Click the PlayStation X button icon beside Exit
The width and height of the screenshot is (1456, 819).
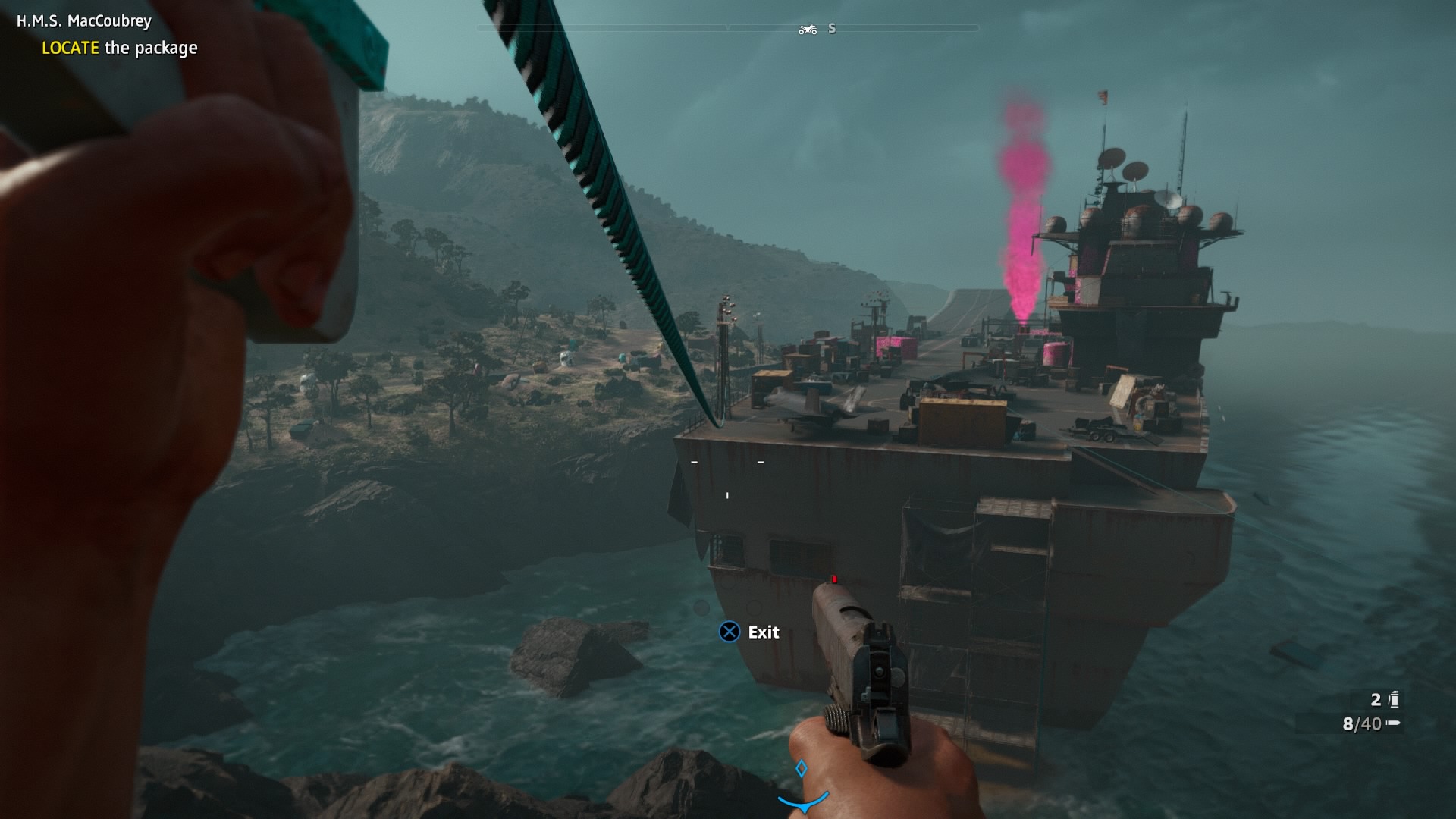(730, 632)
